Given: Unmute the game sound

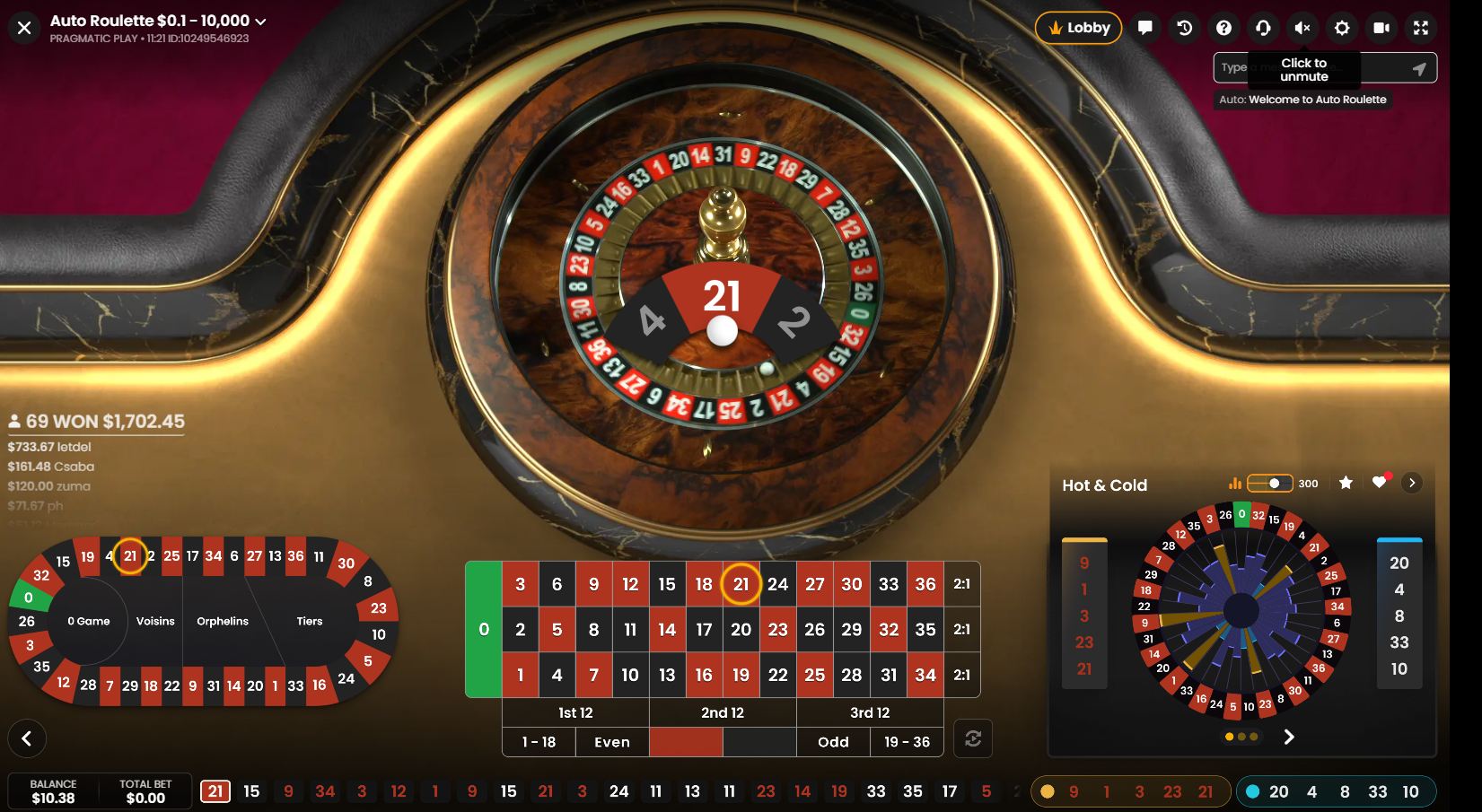Looking at the screenshot, I should (1302, 28).
